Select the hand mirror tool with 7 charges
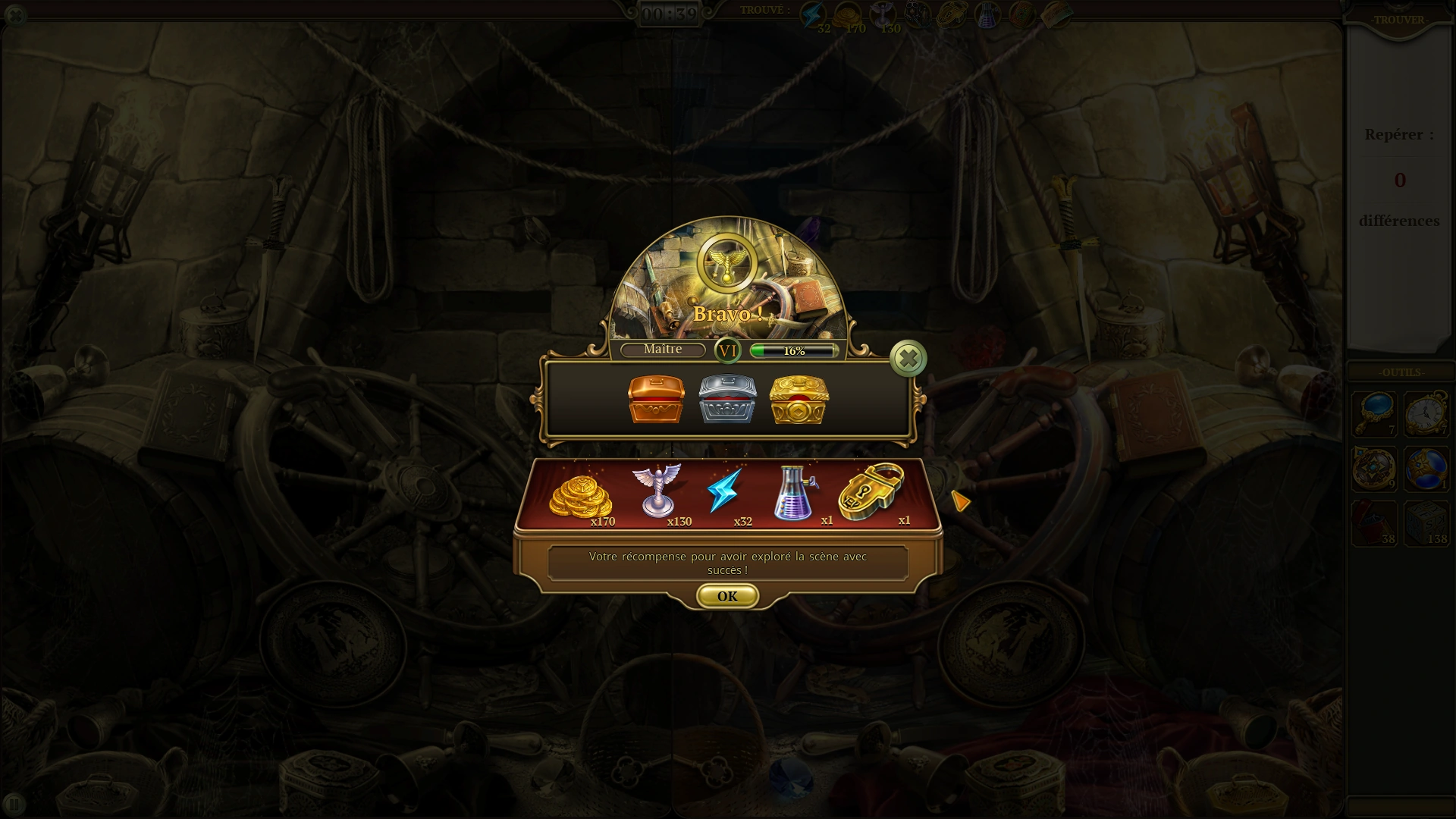The height and width of the screenshot is (819, 1456). (x=1374, y=414)
